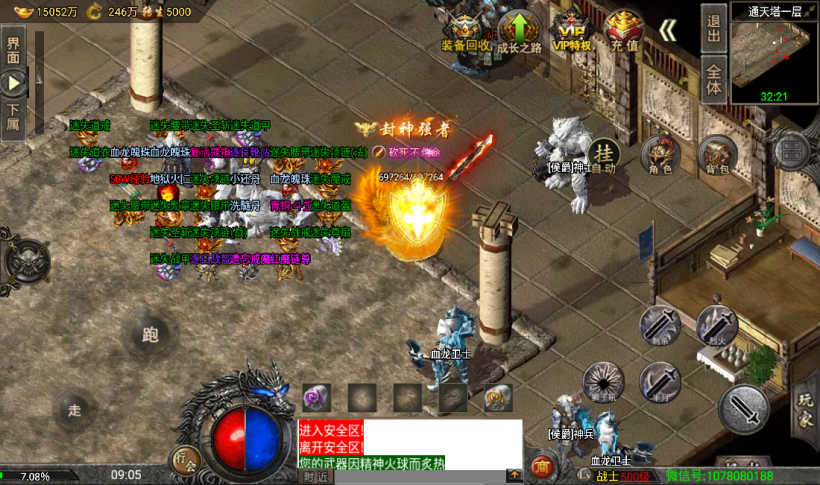Select the 全体 attack mode button
This screenshot has width=820, height=485.
click(713, 79)
